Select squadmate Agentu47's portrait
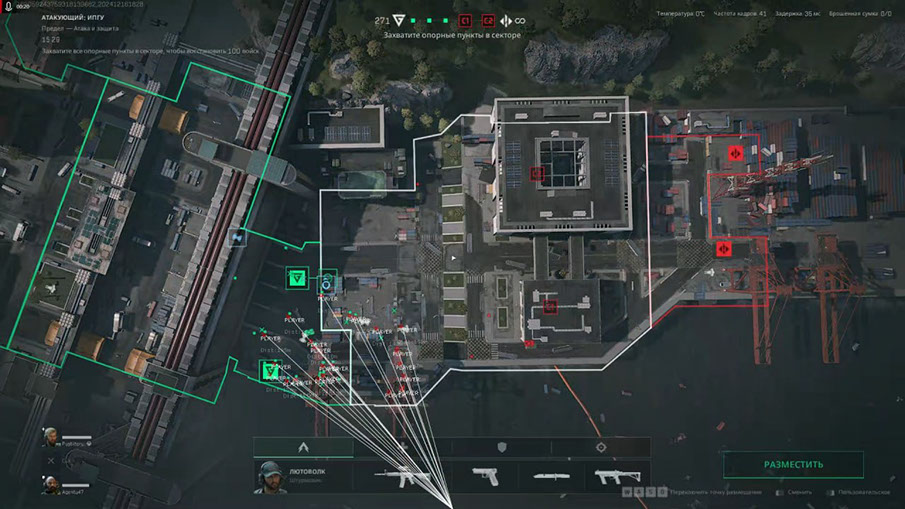The image size is (905, 509). tap(50, 485)
